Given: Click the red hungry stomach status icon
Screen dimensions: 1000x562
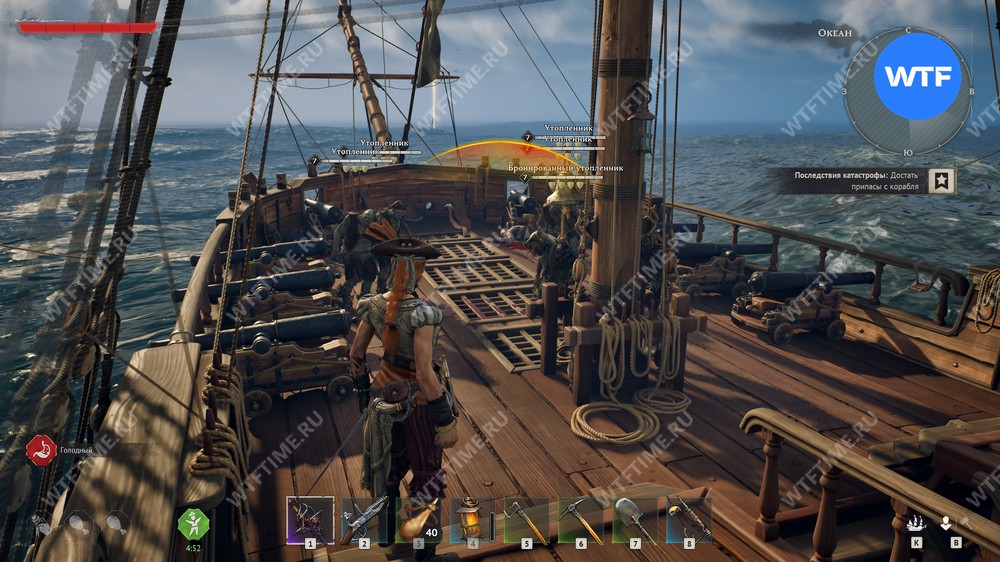Looking at the screenshot, I should pos(40,450).
